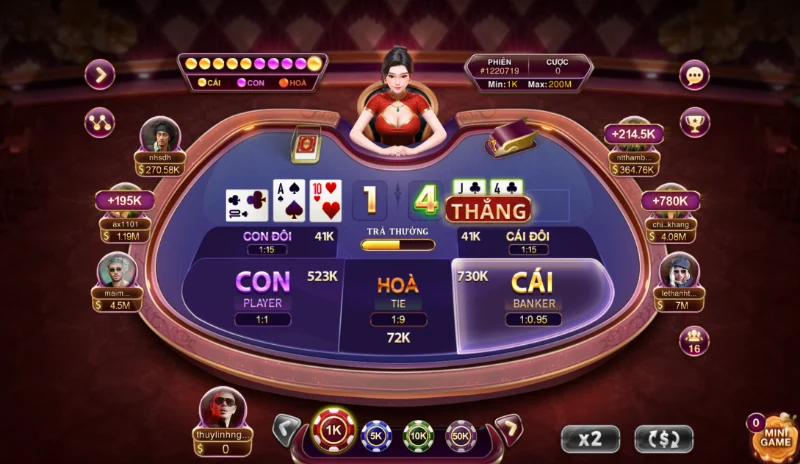Screen dimensions: 800x464
Task: View player nhsdh's avatar profile
Action: [x=159, y=134]
